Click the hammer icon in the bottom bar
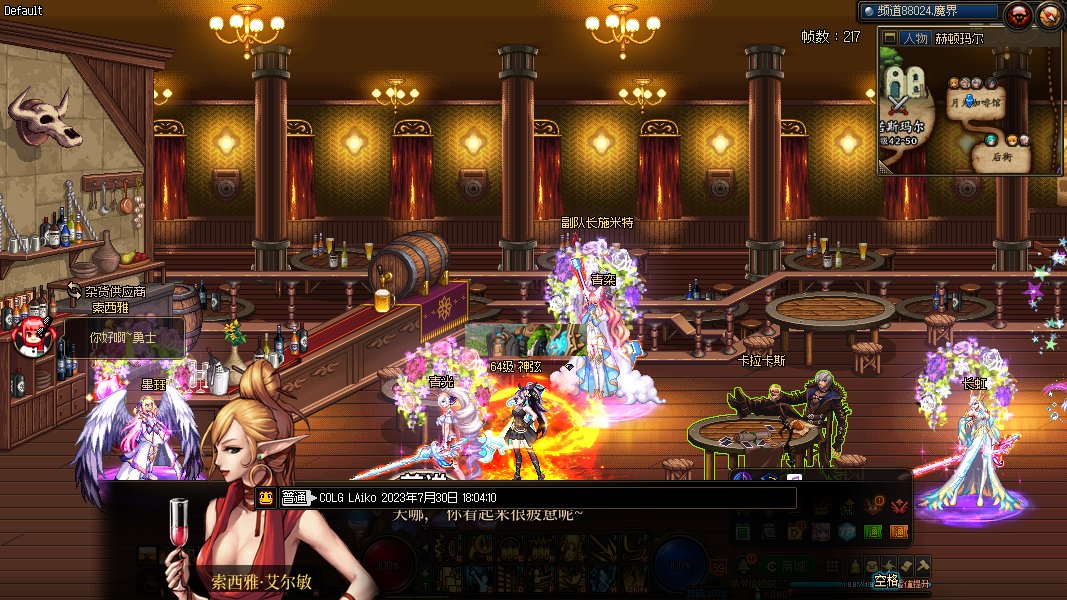The width and height of the screenshot is (1067, 600). [x=922, y=565]
